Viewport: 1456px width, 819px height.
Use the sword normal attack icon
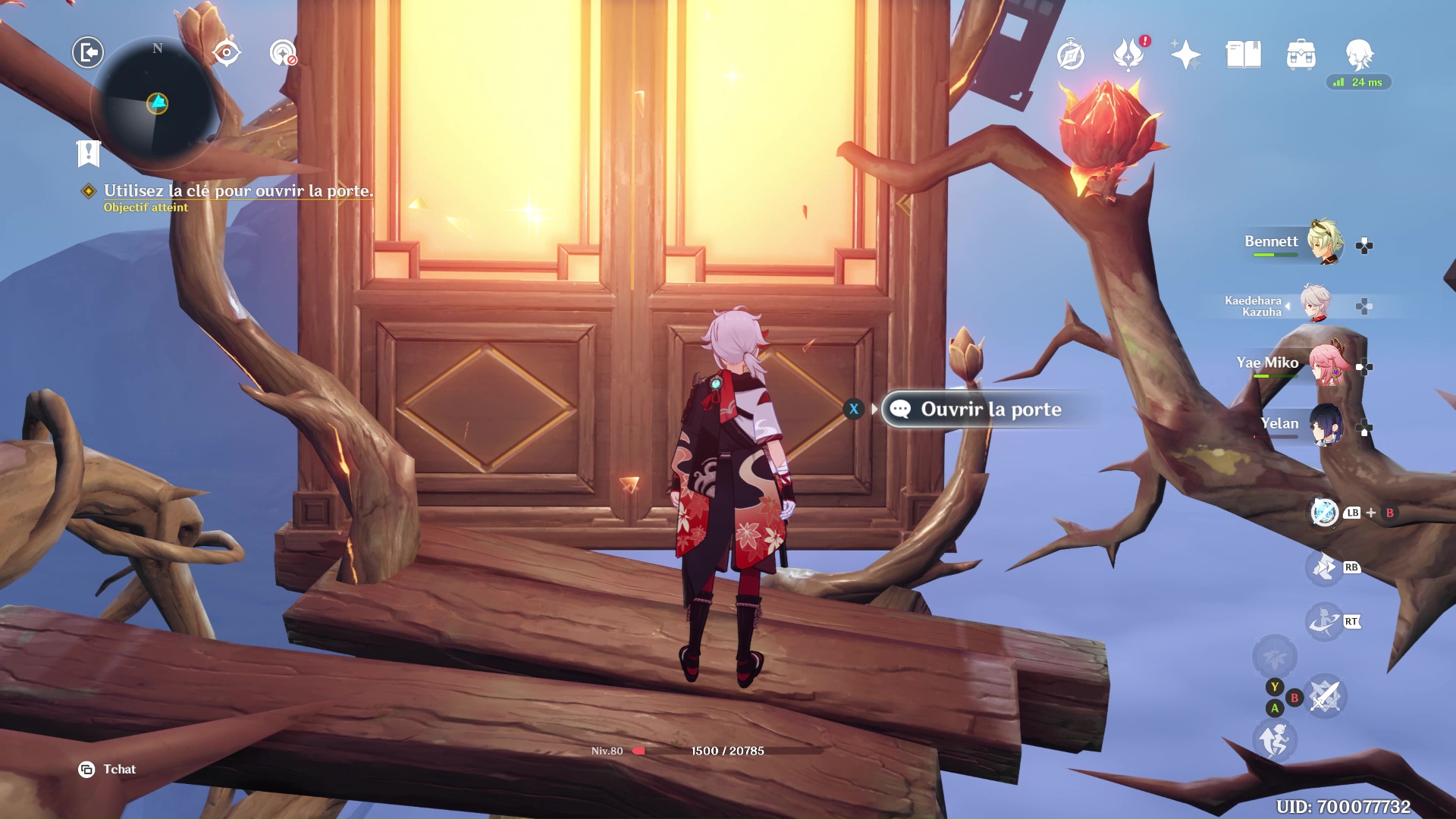tap(1325, 695)
